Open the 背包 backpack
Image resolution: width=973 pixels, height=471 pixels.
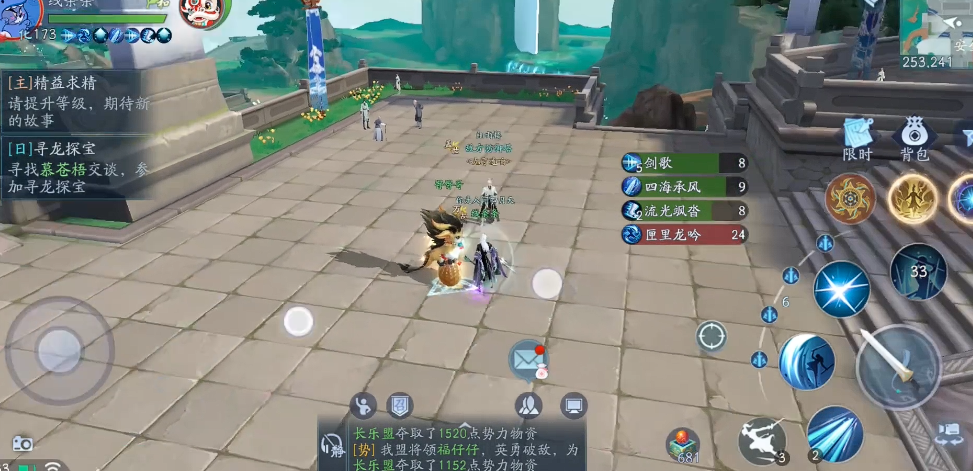click(914, 138)
